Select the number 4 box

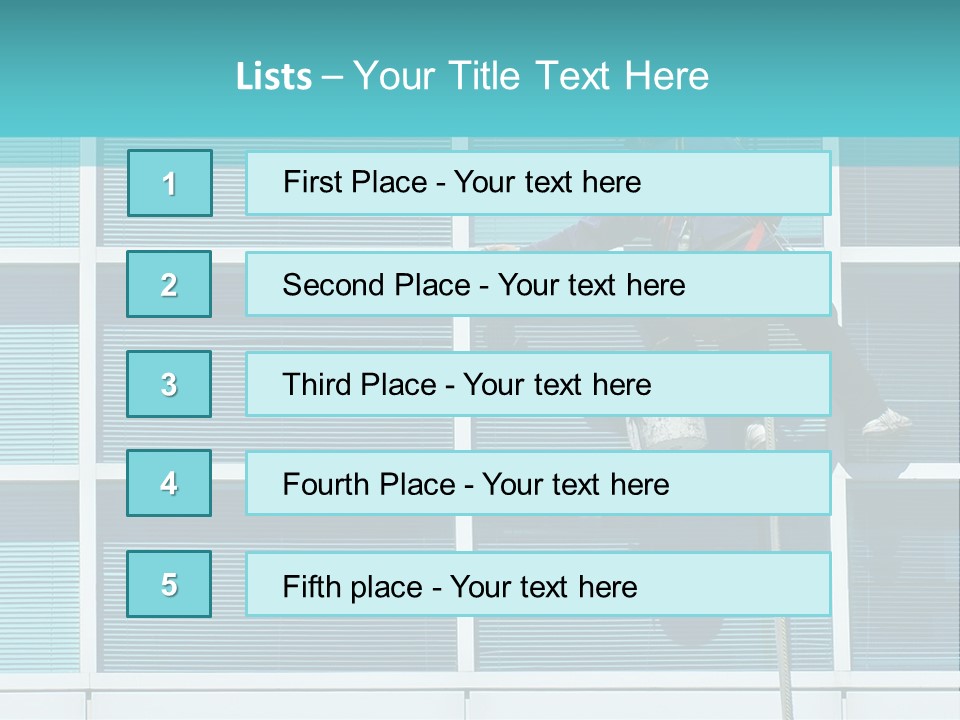(x=169, y=483)
